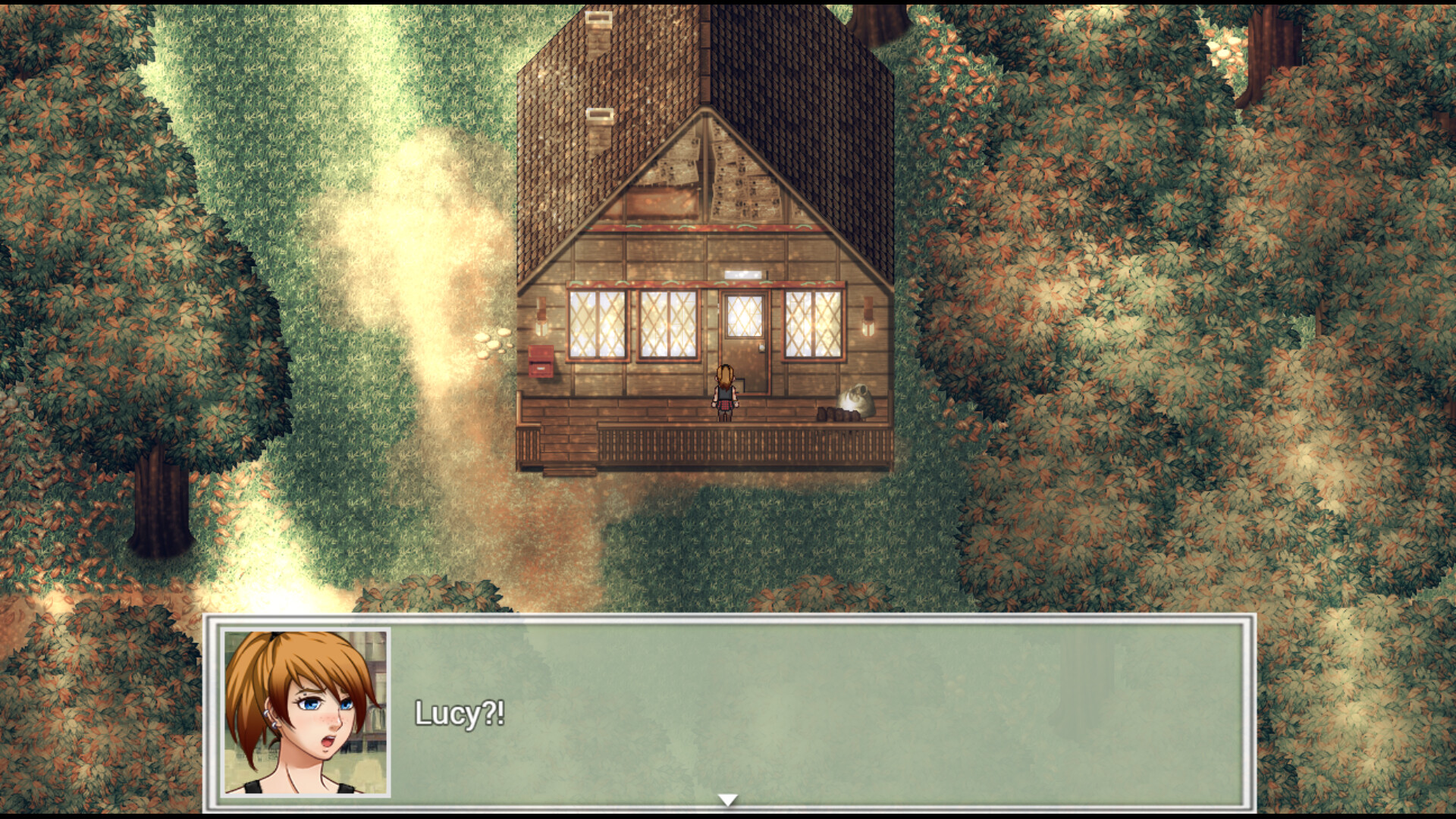Click the triangular continue arrow below the dialogue
The image size is (1456, 819).
(730, 797)
